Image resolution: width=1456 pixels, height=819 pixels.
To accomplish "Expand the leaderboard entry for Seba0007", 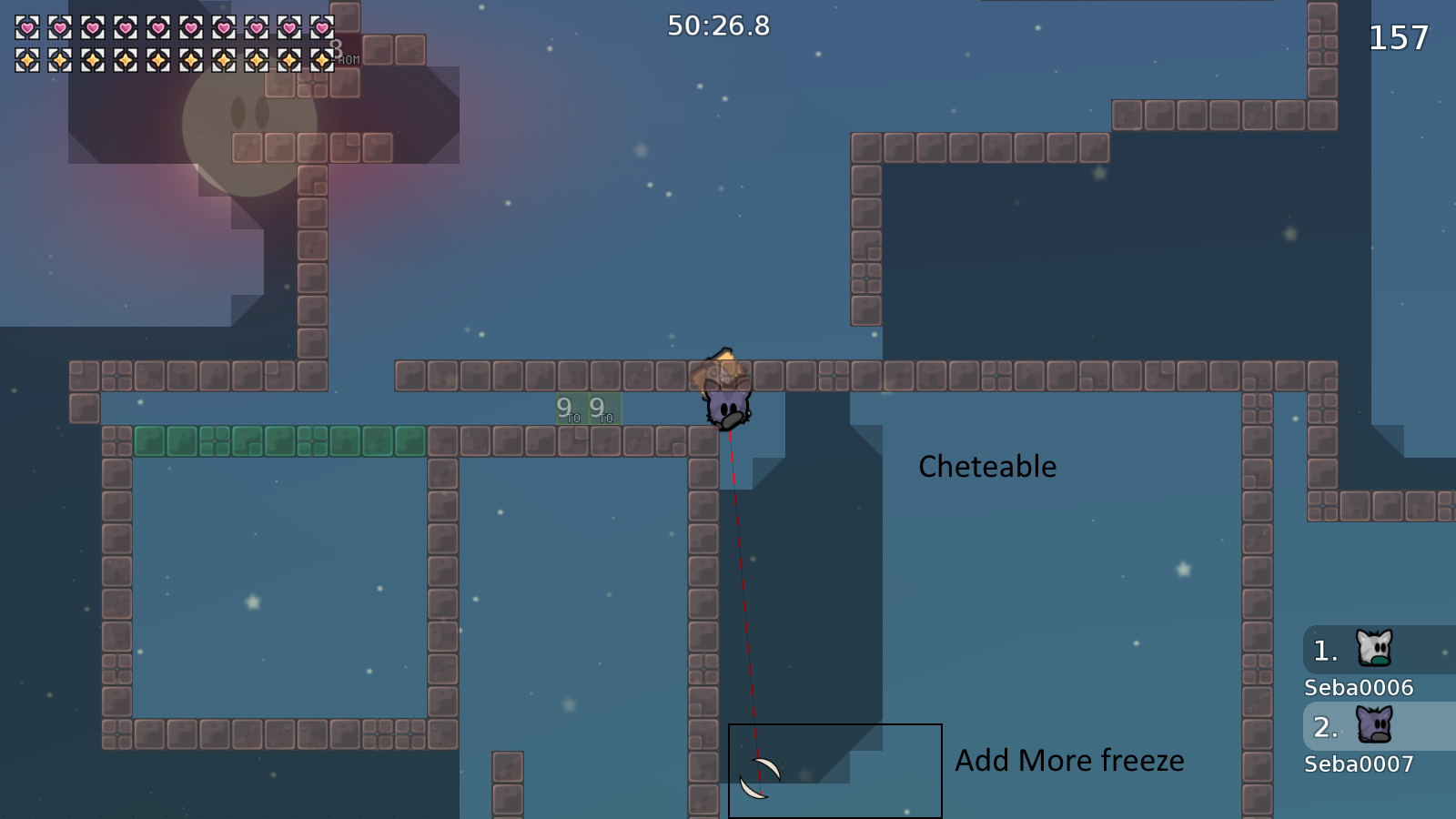I will coord(1357,763).
